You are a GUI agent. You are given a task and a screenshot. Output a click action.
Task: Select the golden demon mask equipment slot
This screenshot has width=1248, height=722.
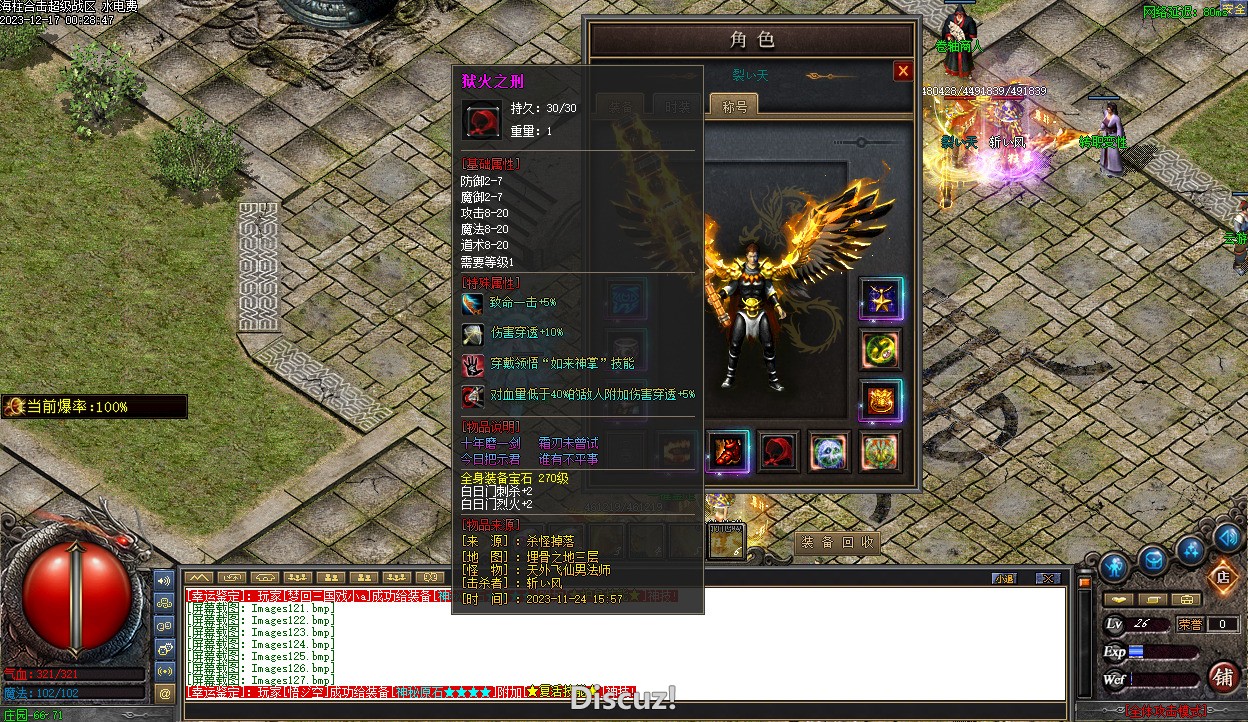(880, 401)
